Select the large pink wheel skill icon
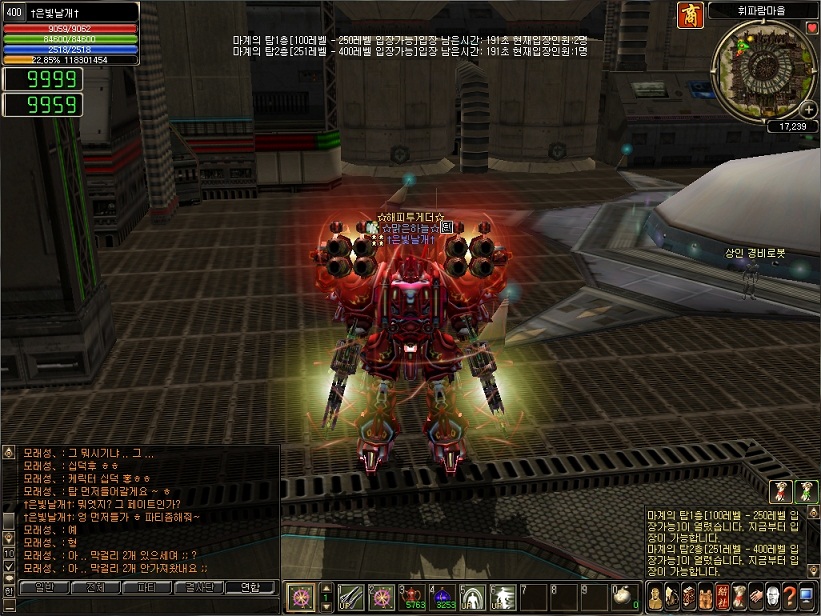821x616 pixels. tap(299, 598)
